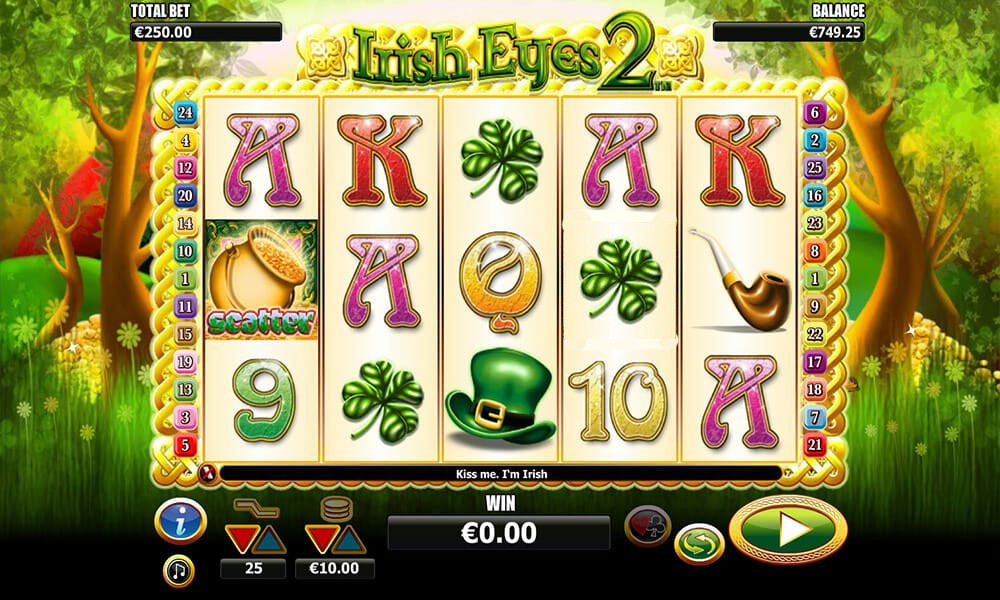The image size is (1000, 600).
Task: Open the card-suit gamble feature
Action: click(647, 524)
